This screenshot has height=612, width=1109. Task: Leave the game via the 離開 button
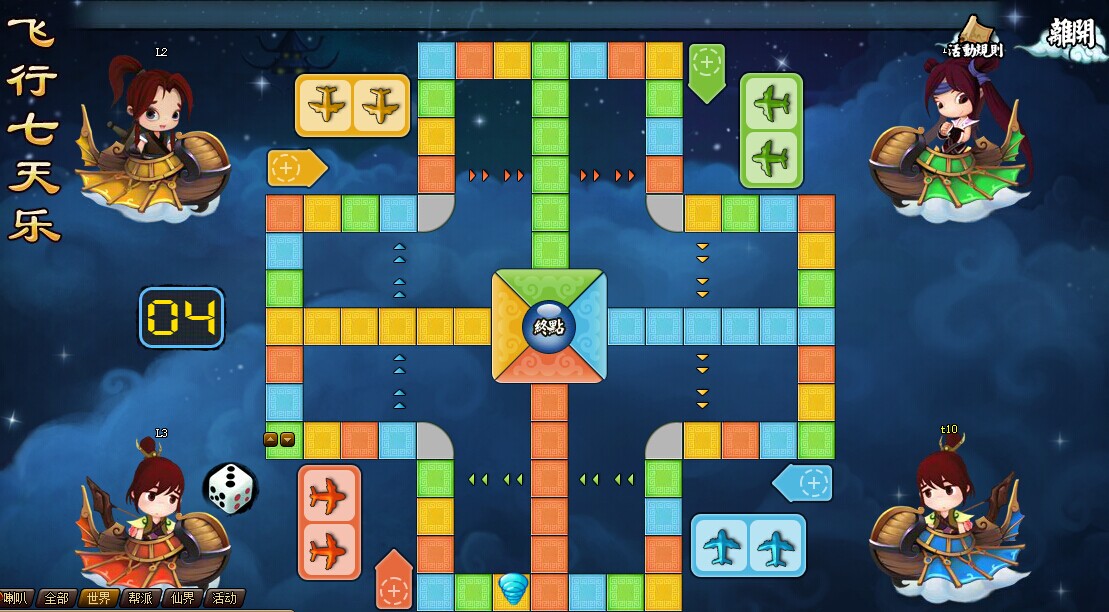point(1071,35)
